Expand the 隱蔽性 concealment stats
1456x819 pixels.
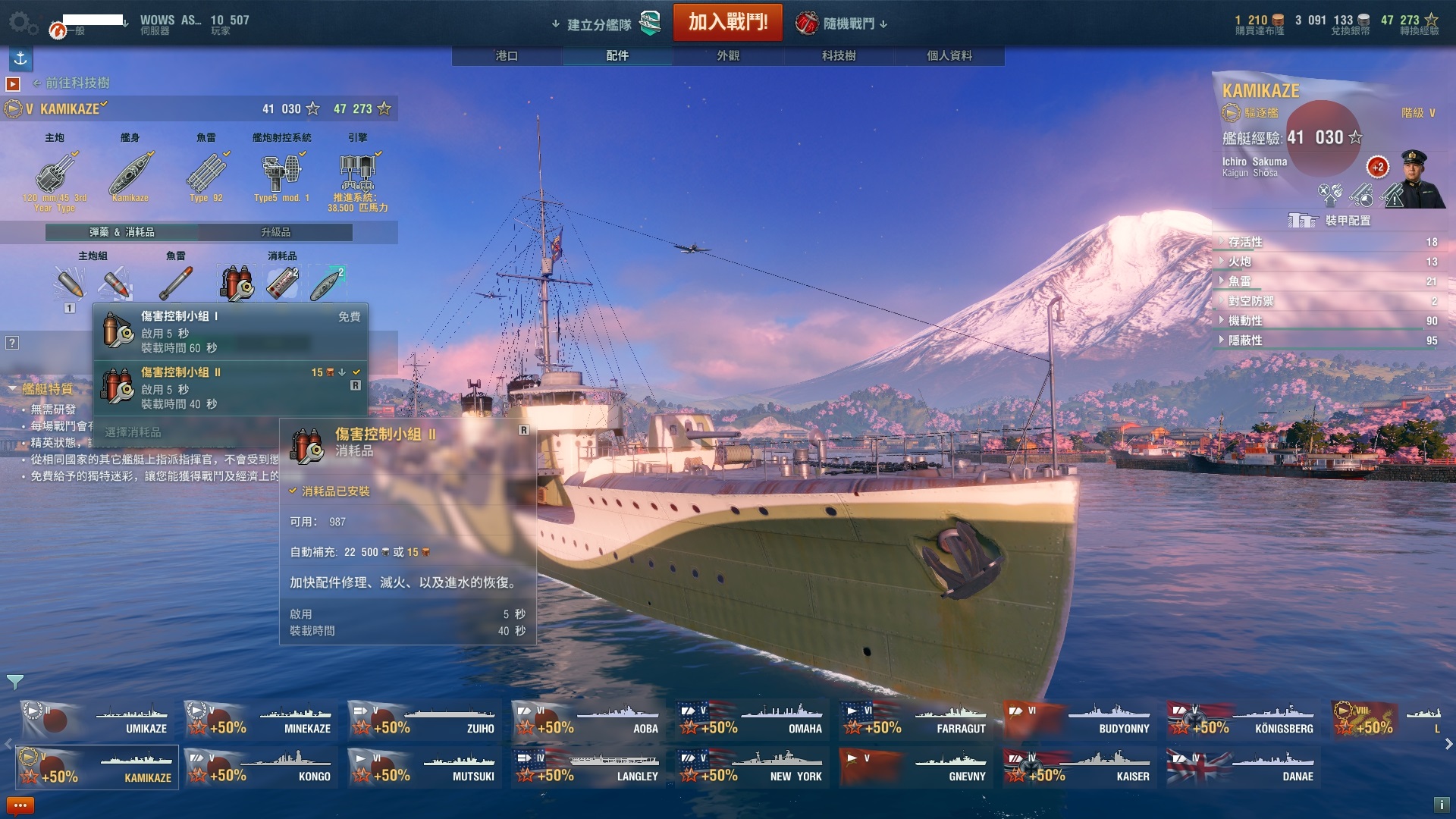coord(1245,340)
